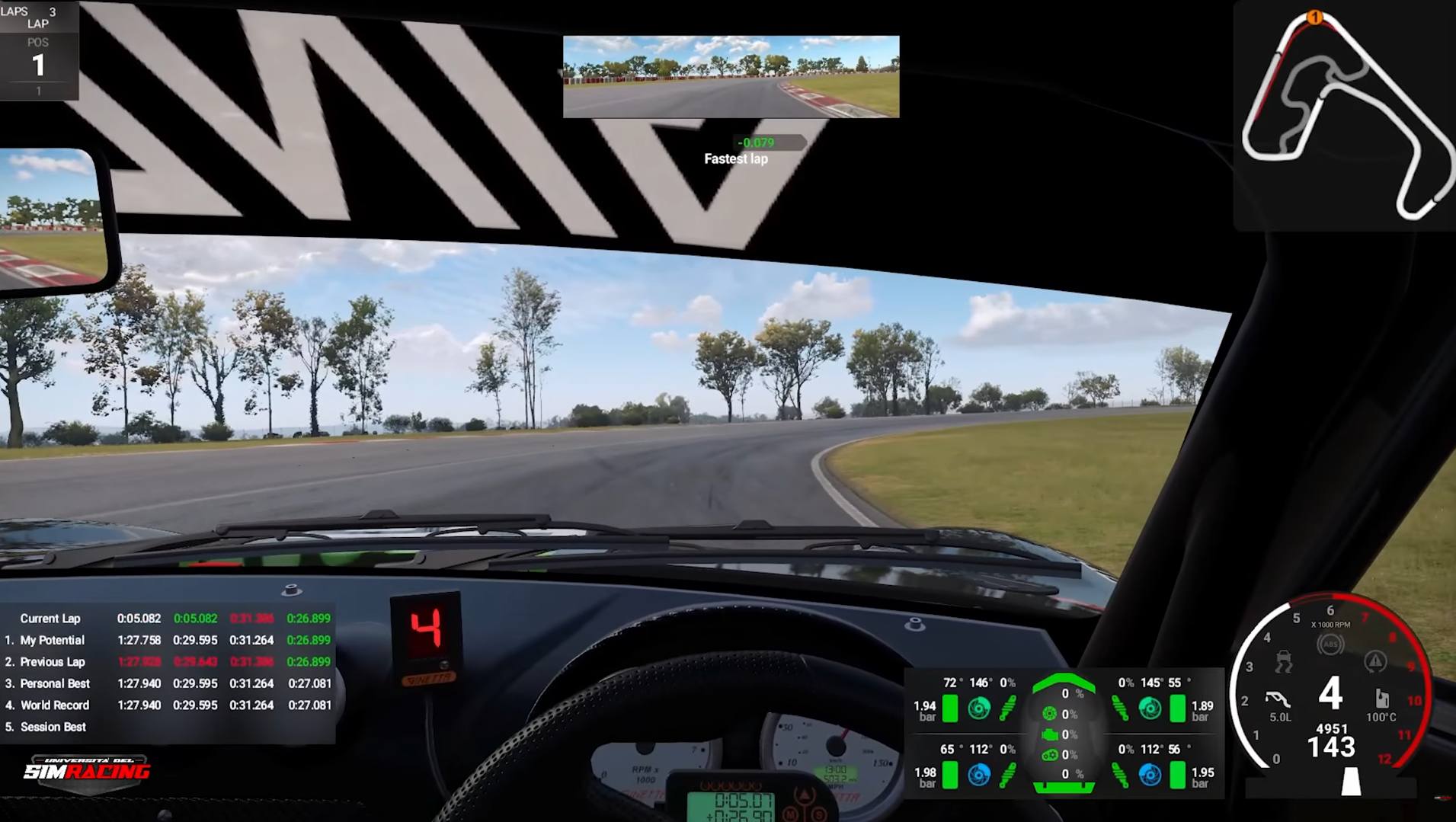The image size is (1456, 822).
Task: Click the front-left brake disc icon
Action: click(x=979, y=709)
